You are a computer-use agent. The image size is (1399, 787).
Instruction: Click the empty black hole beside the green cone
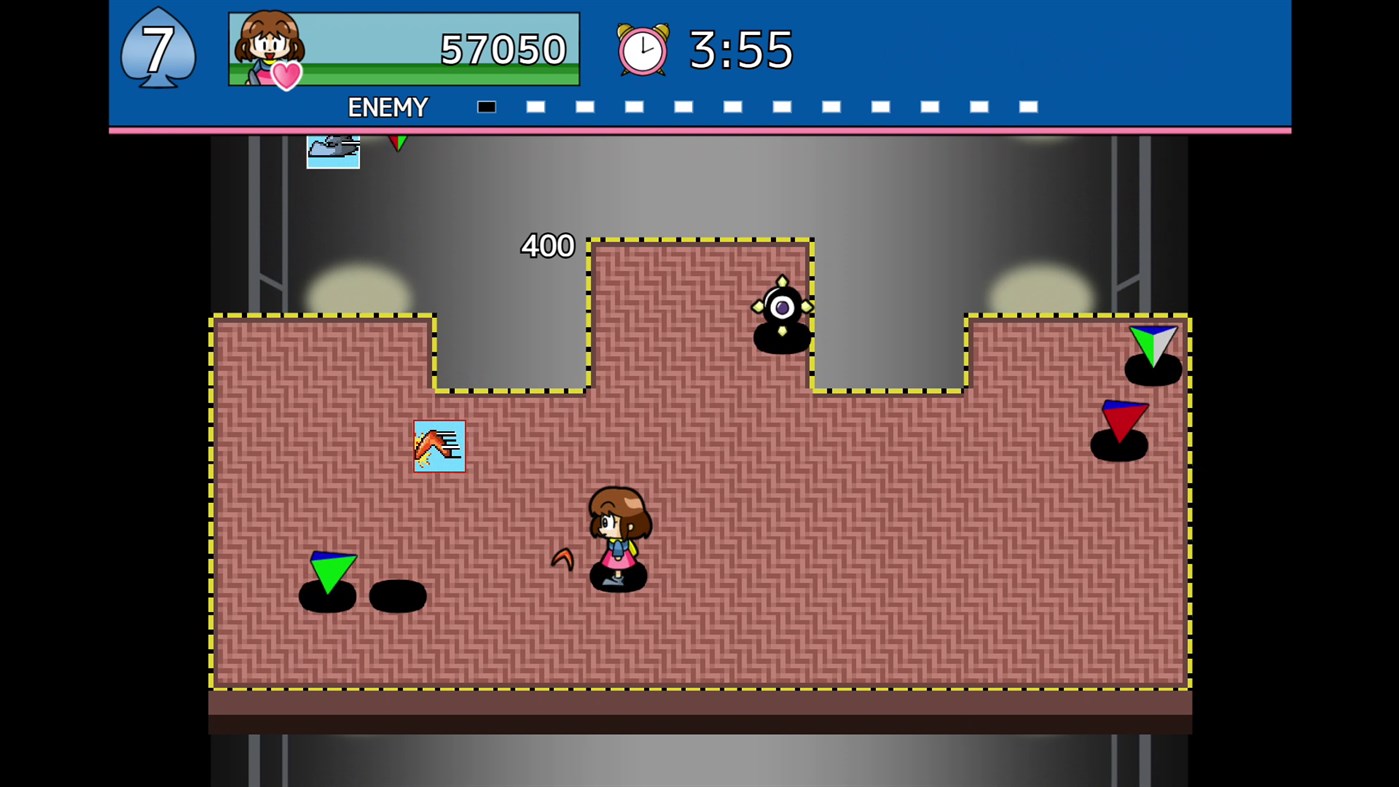[398, 597]
